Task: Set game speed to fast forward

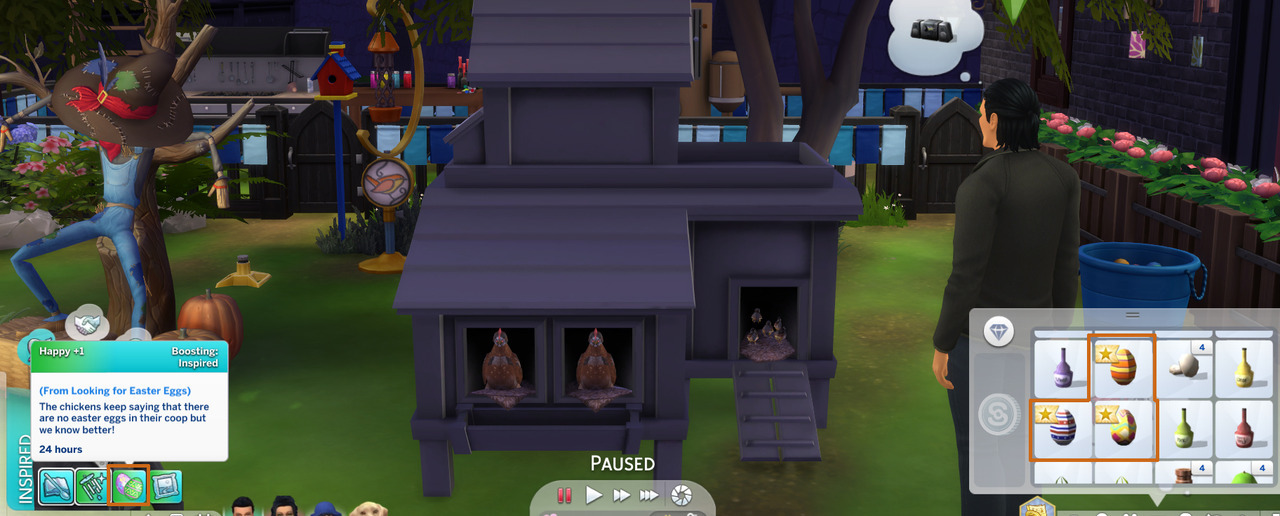Action: [622, 495]
